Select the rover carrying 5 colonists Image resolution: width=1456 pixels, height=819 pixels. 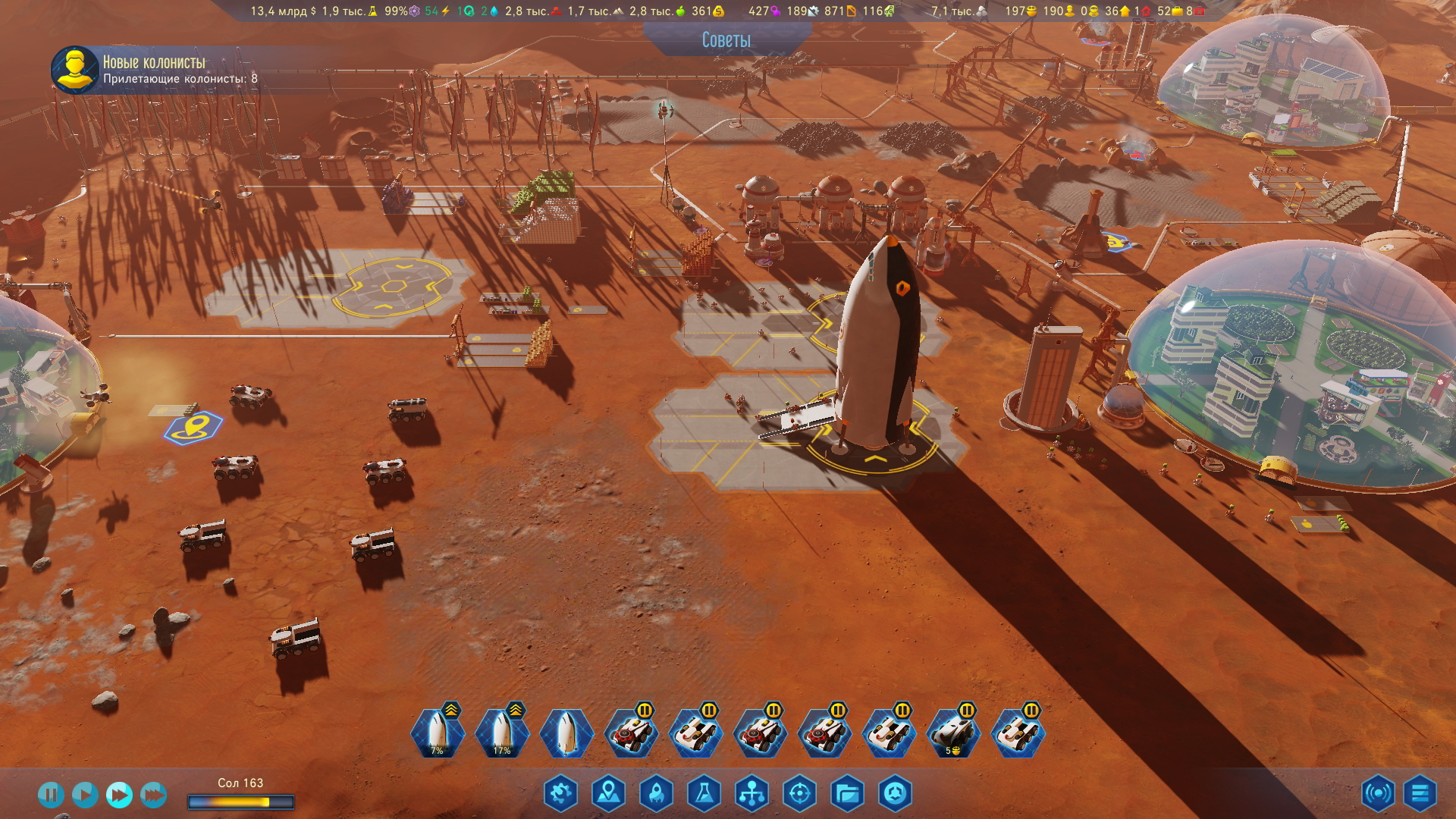[x=953, y=733]
